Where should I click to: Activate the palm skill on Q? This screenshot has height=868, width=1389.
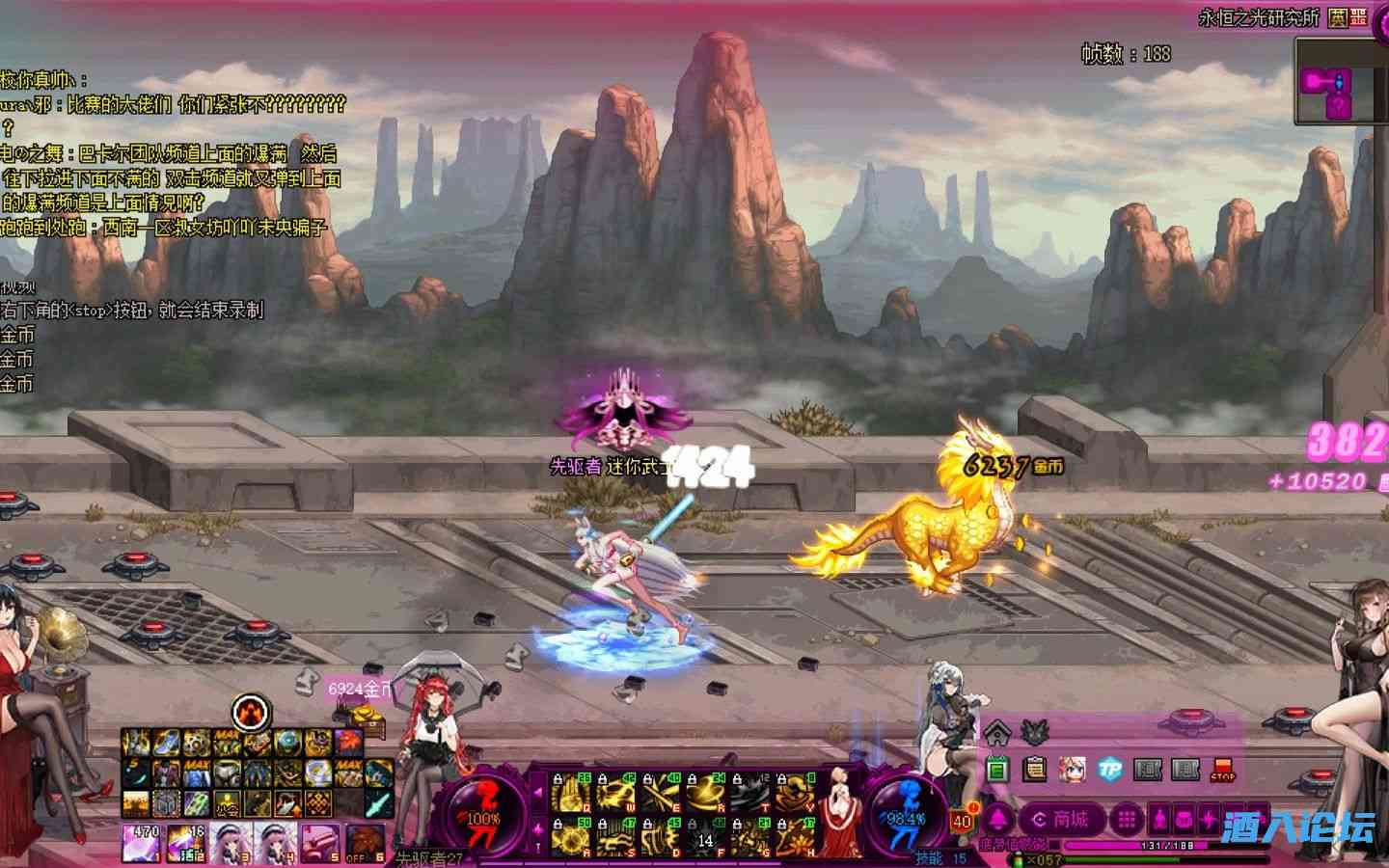point(571,793)
